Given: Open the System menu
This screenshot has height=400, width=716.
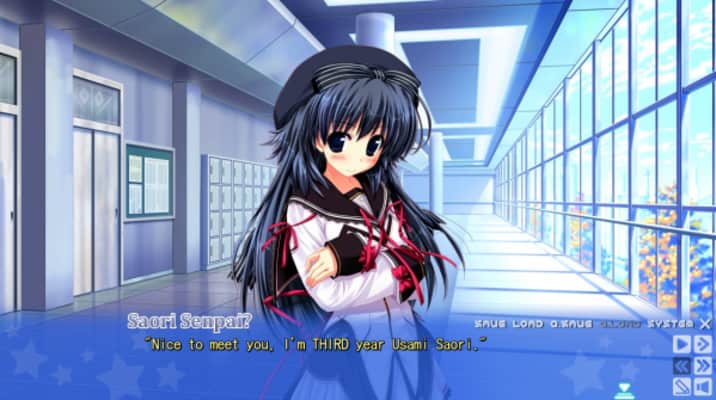Looking at the screenshot, I should [670, 324].
